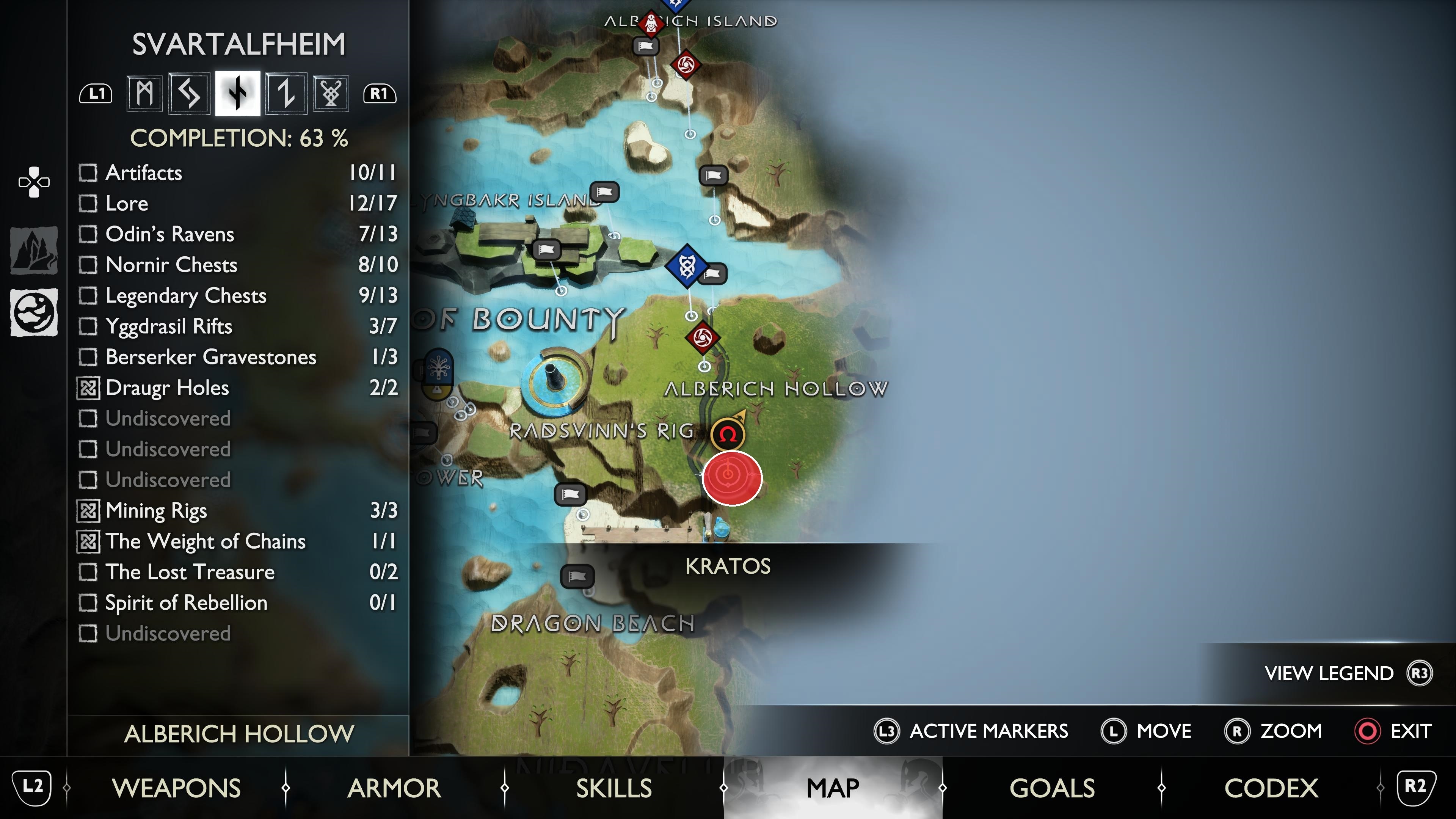
Task: Click the red Kratos position marker
Action: (732, 478)
